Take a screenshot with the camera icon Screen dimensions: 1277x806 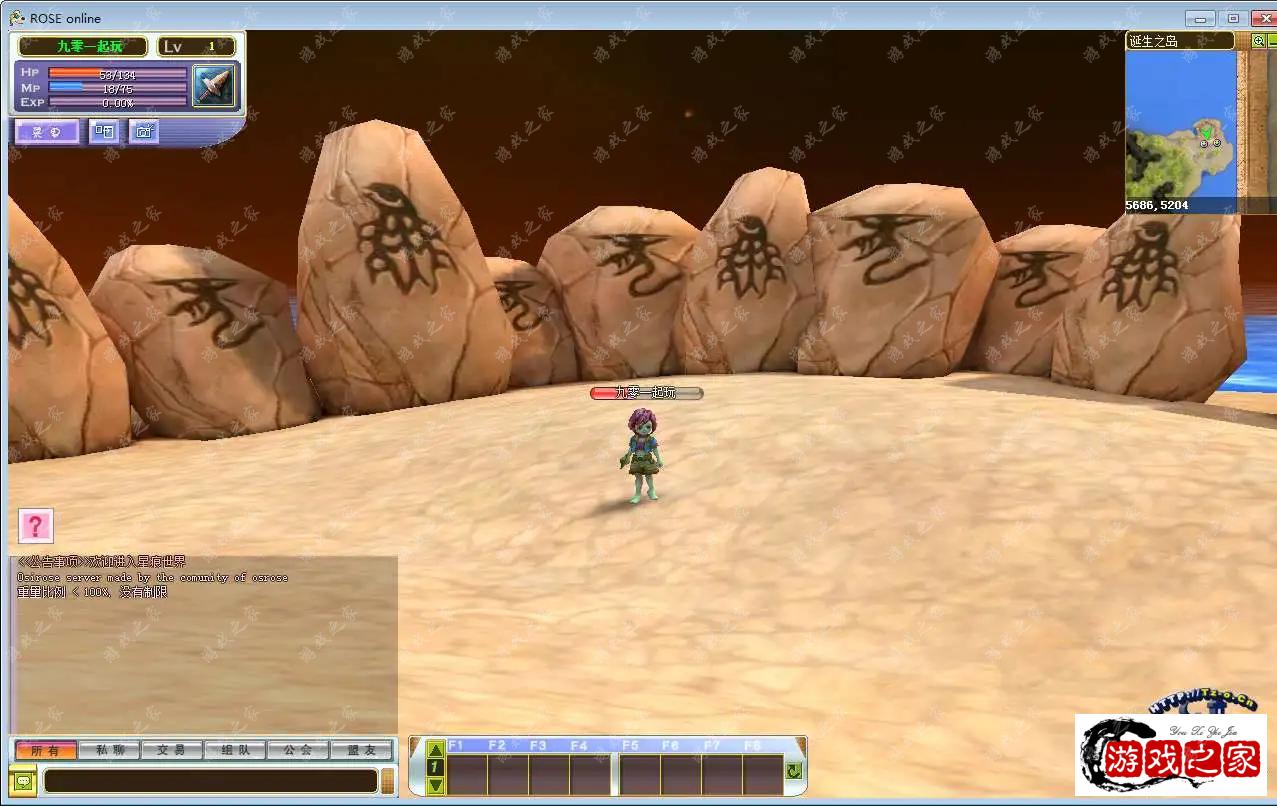coord(144,131)
